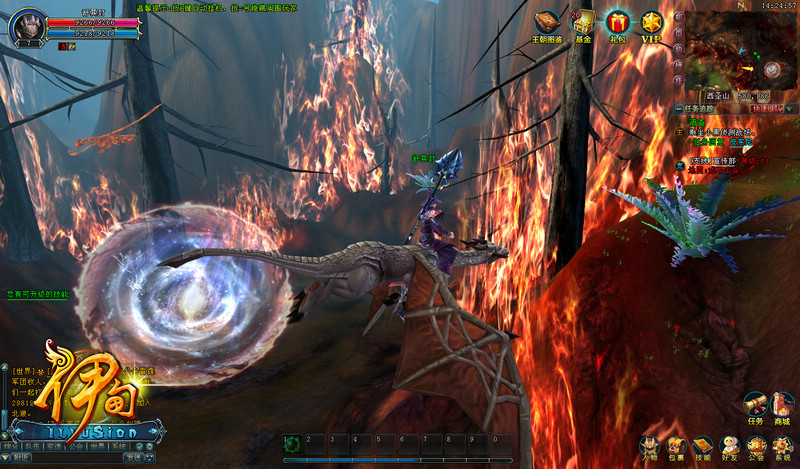Select the player portrait avatar
The width and height of the screenshot is (800, 469).
tap(25, 27)
